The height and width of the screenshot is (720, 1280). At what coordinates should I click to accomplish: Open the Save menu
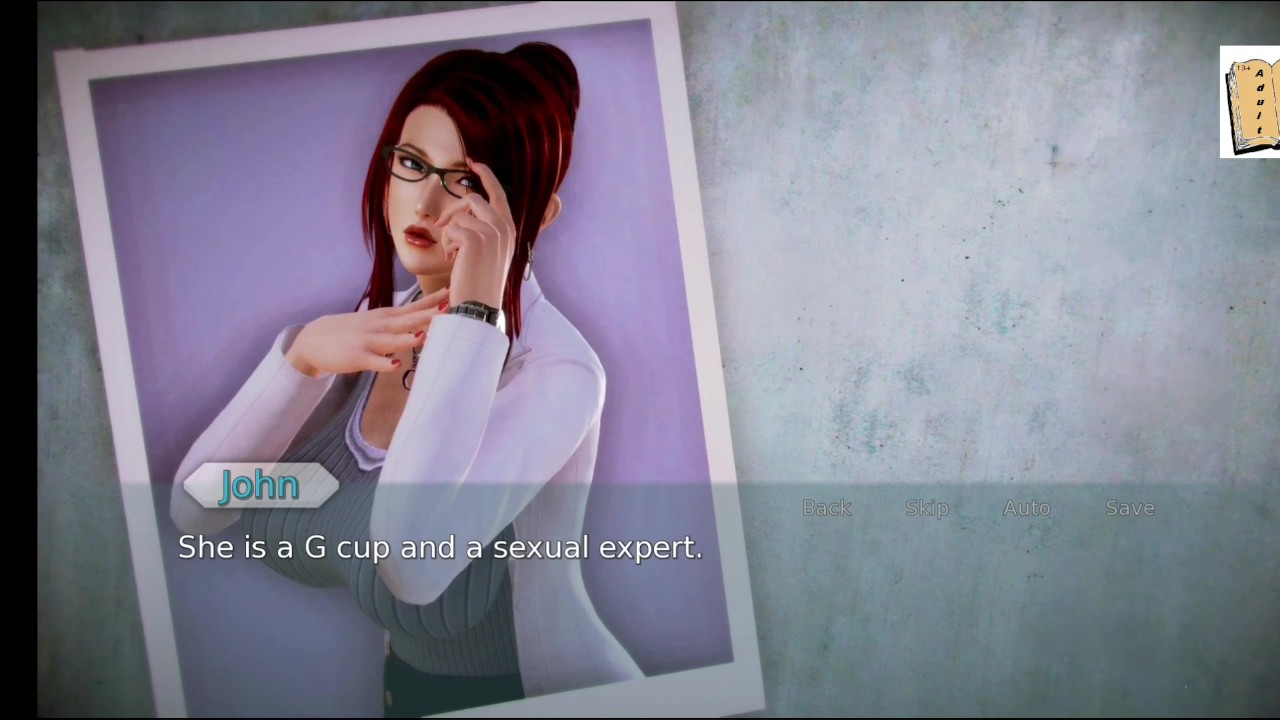1130,508
